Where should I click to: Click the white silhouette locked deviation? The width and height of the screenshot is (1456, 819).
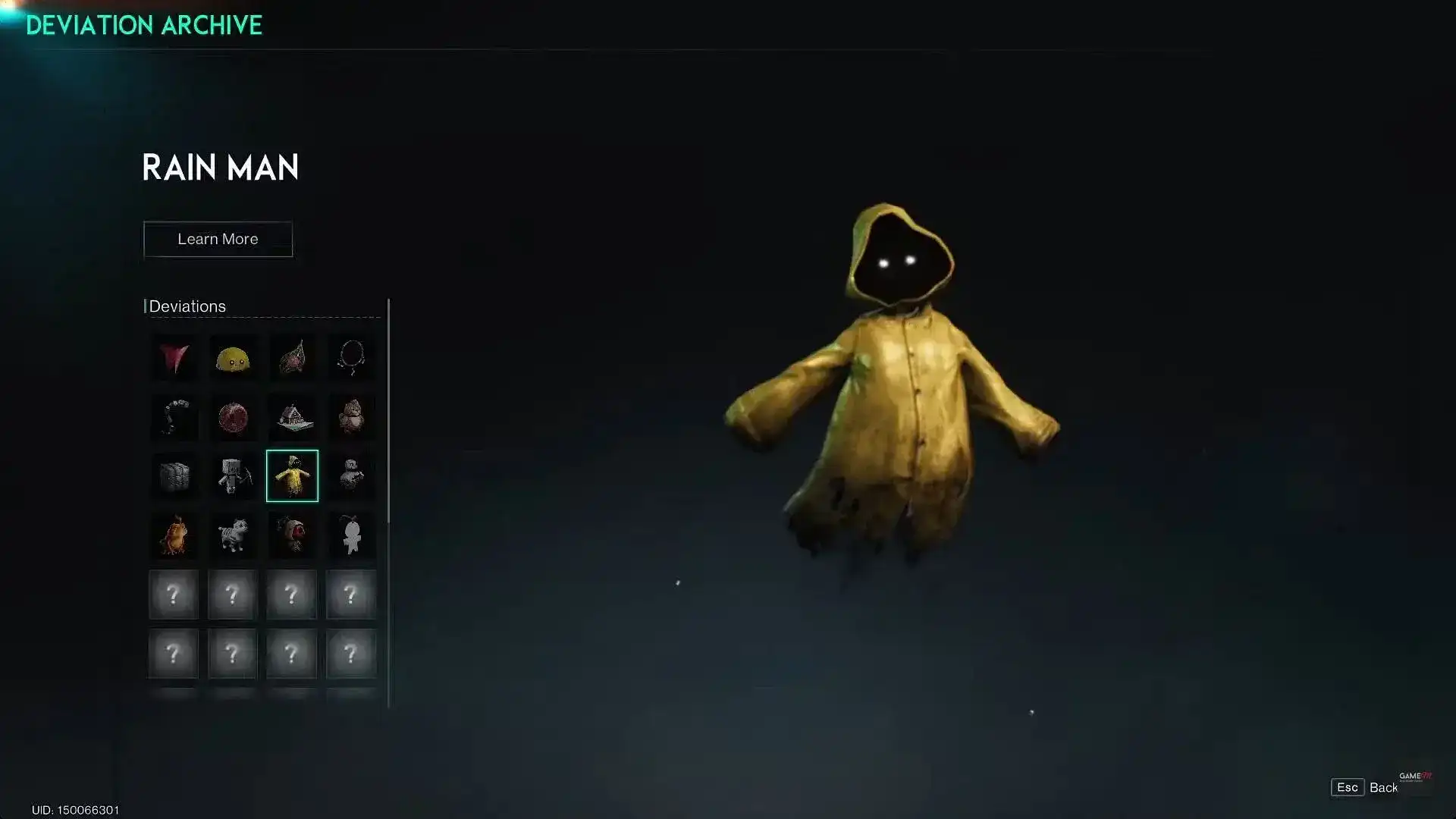(351, 535)
